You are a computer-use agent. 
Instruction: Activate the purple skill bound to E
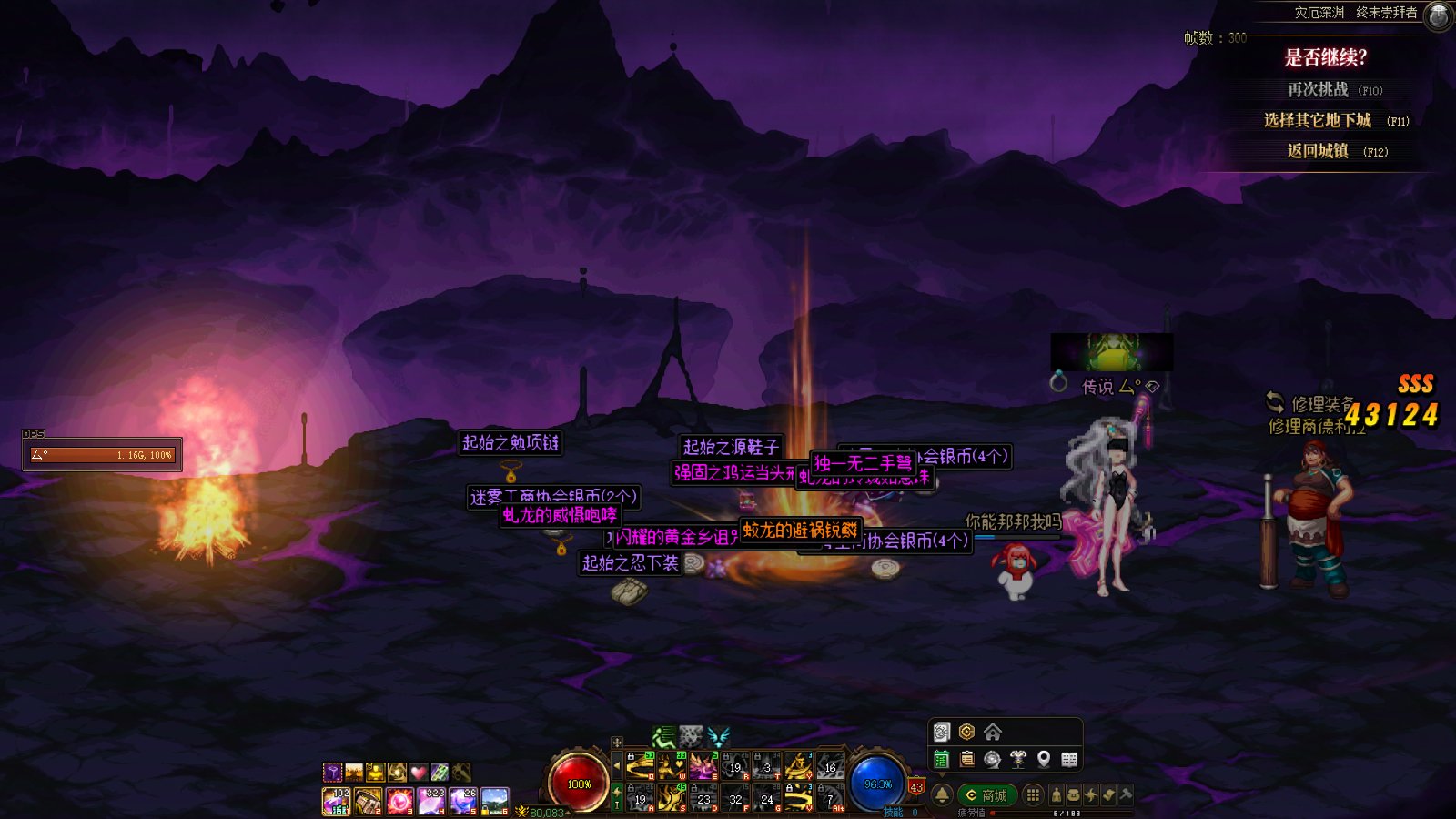(x=703, y=766)
